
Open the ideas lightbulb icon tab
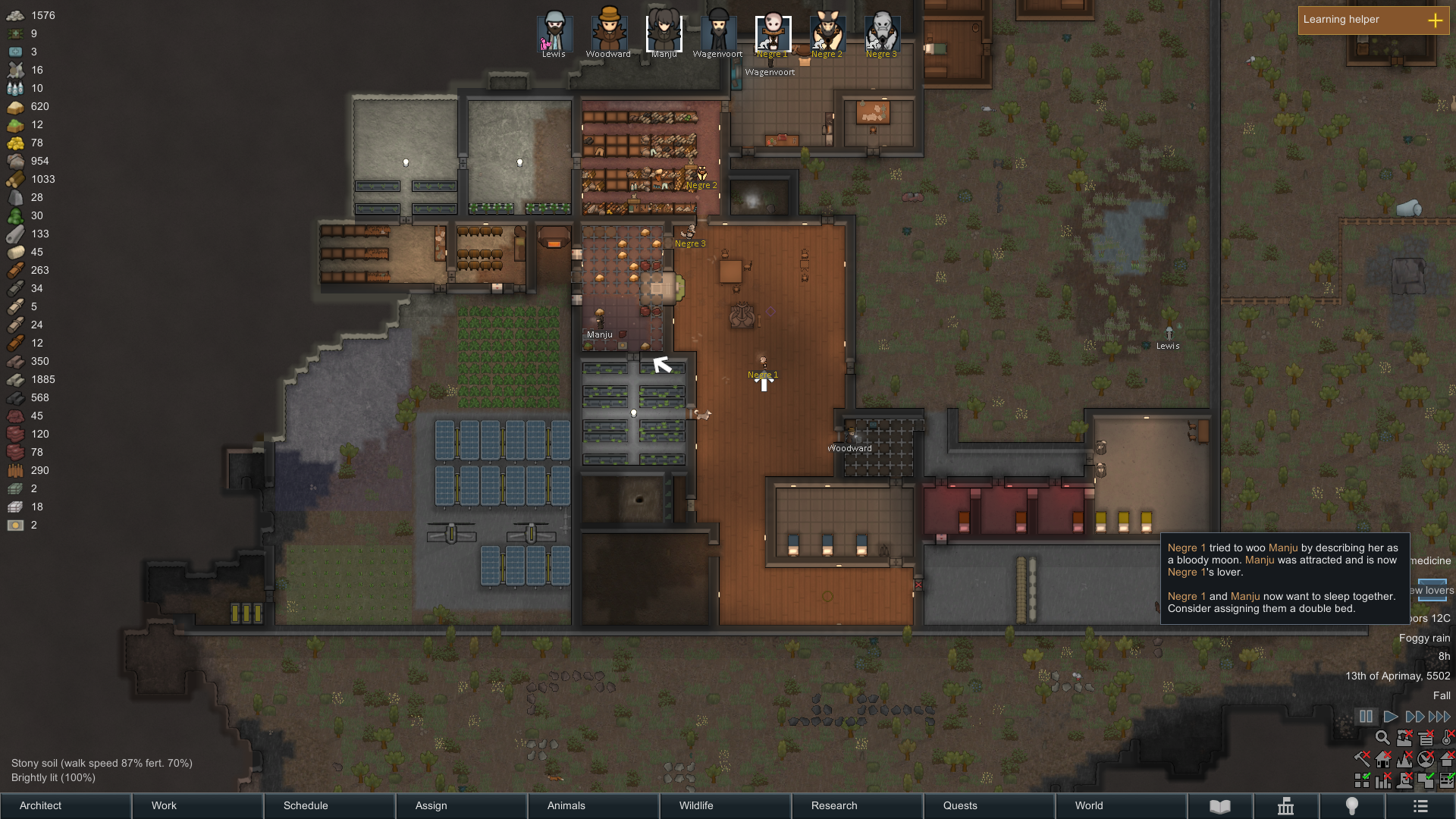[x=1352, y=806]
